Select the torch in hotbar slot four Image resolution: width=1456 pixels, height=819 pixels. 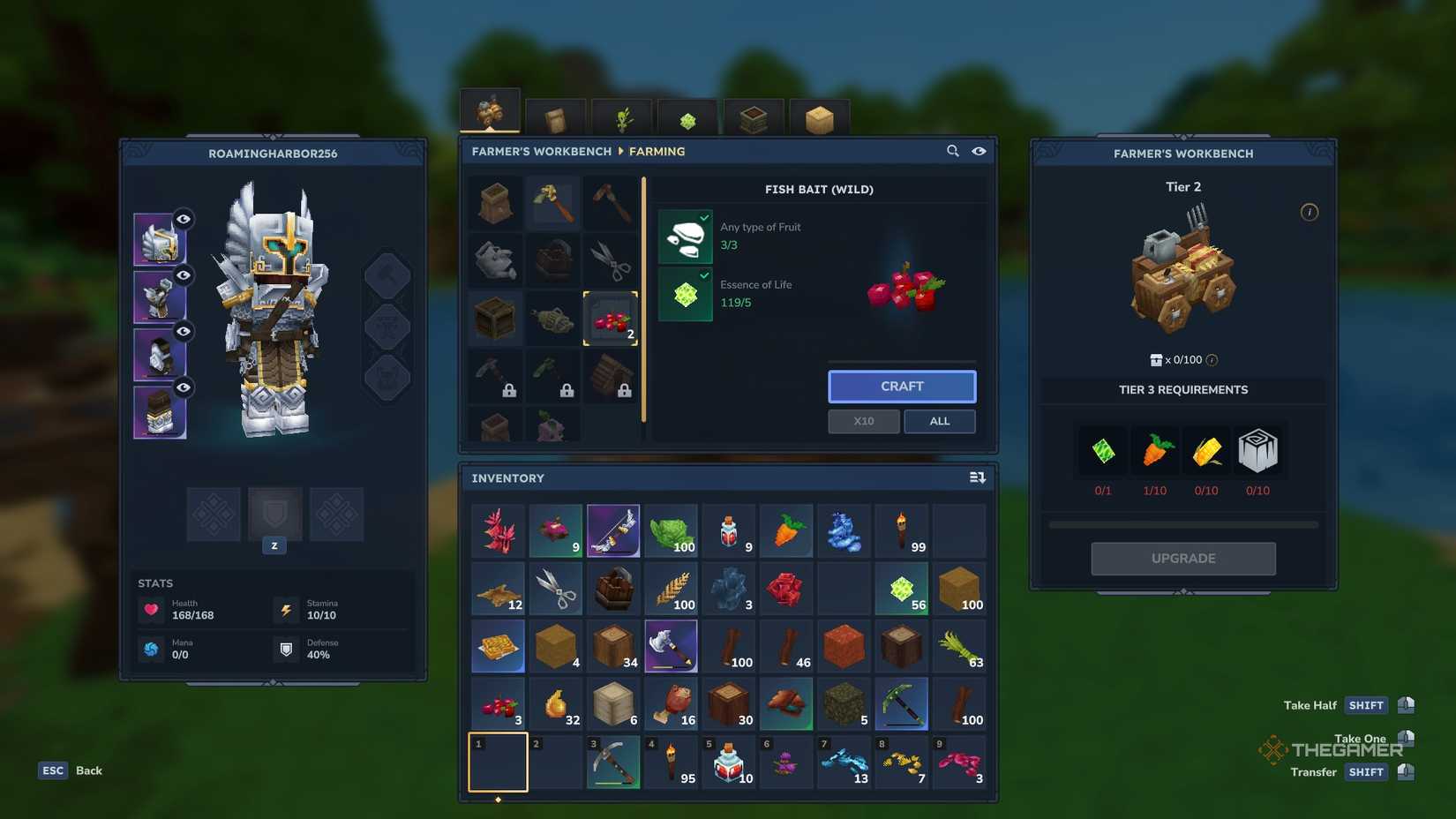(671, 762)
